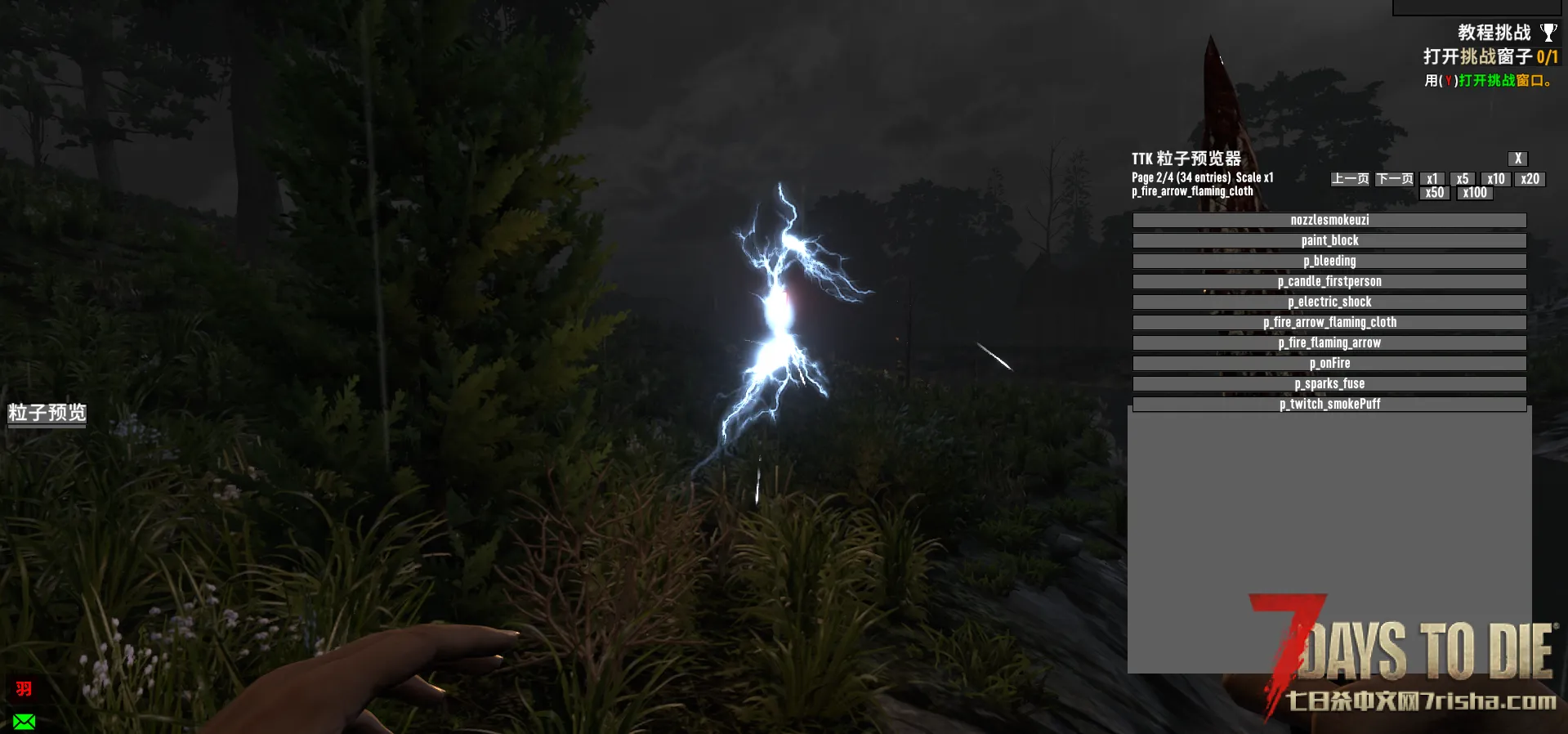
Task: Close the TTK particle previewer panel
Action: pyautogui.click(x=1517, y=159)
